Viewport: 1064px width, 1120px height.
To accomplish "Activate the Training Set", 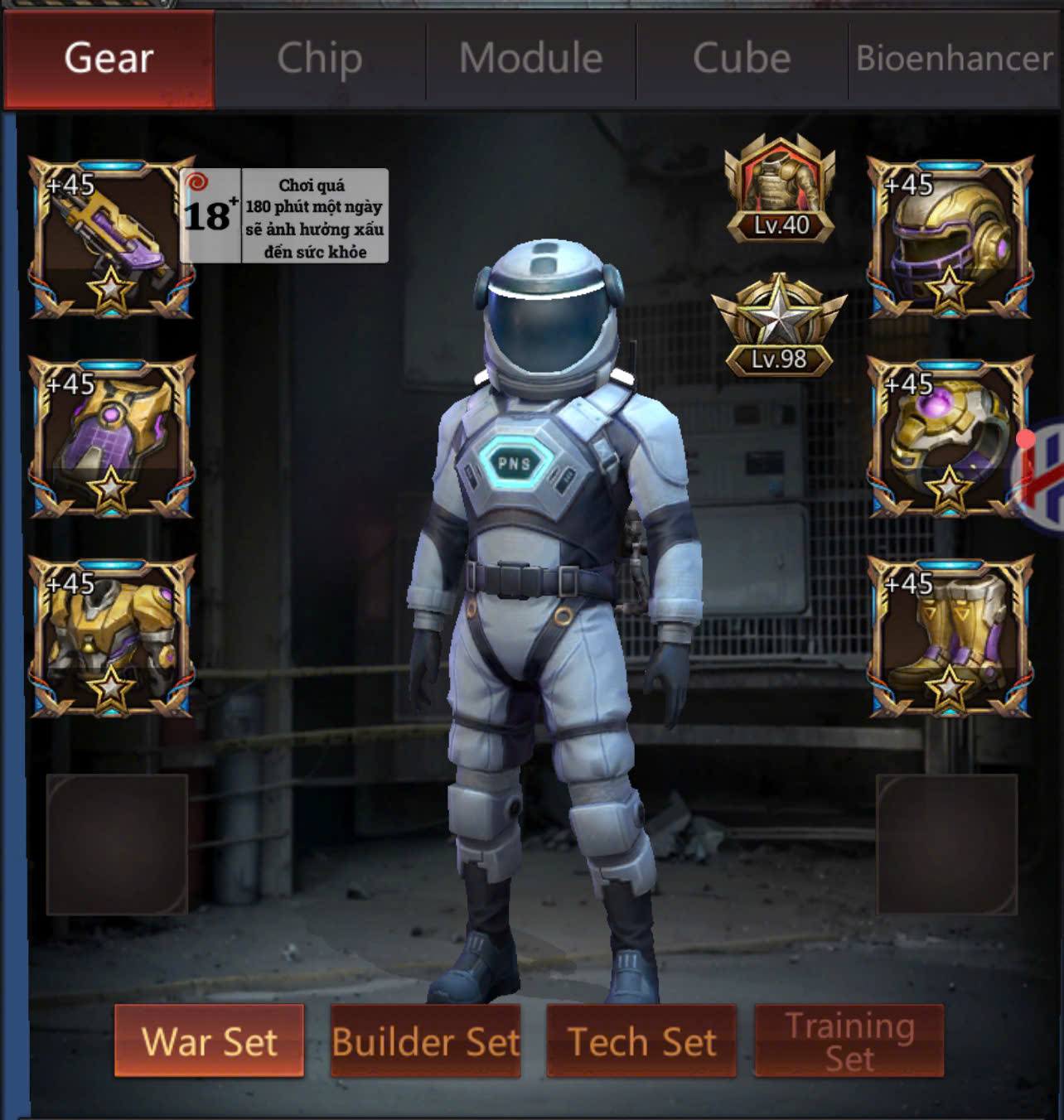I will pos(849,1041).
